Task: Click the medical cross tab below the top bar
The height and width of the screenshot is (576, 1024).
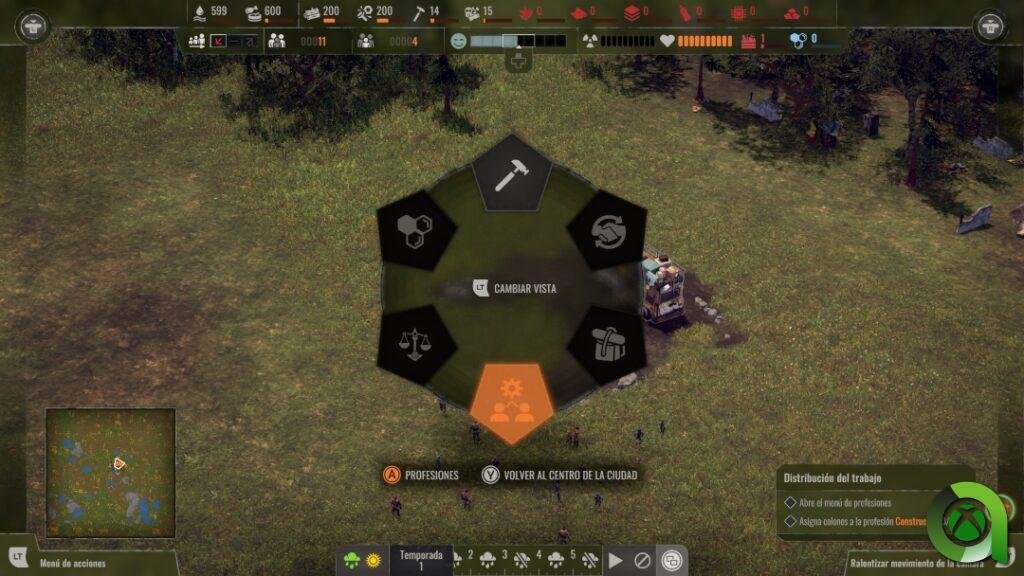Action: click(x=518, y=62)
